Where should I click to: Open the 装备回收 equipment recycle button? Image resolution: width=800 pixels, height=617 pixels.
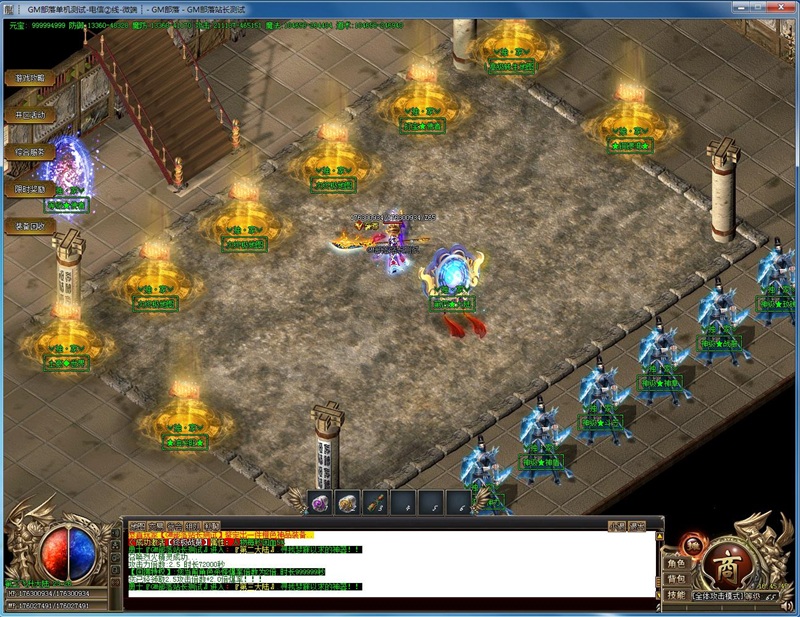coord(29,226)
